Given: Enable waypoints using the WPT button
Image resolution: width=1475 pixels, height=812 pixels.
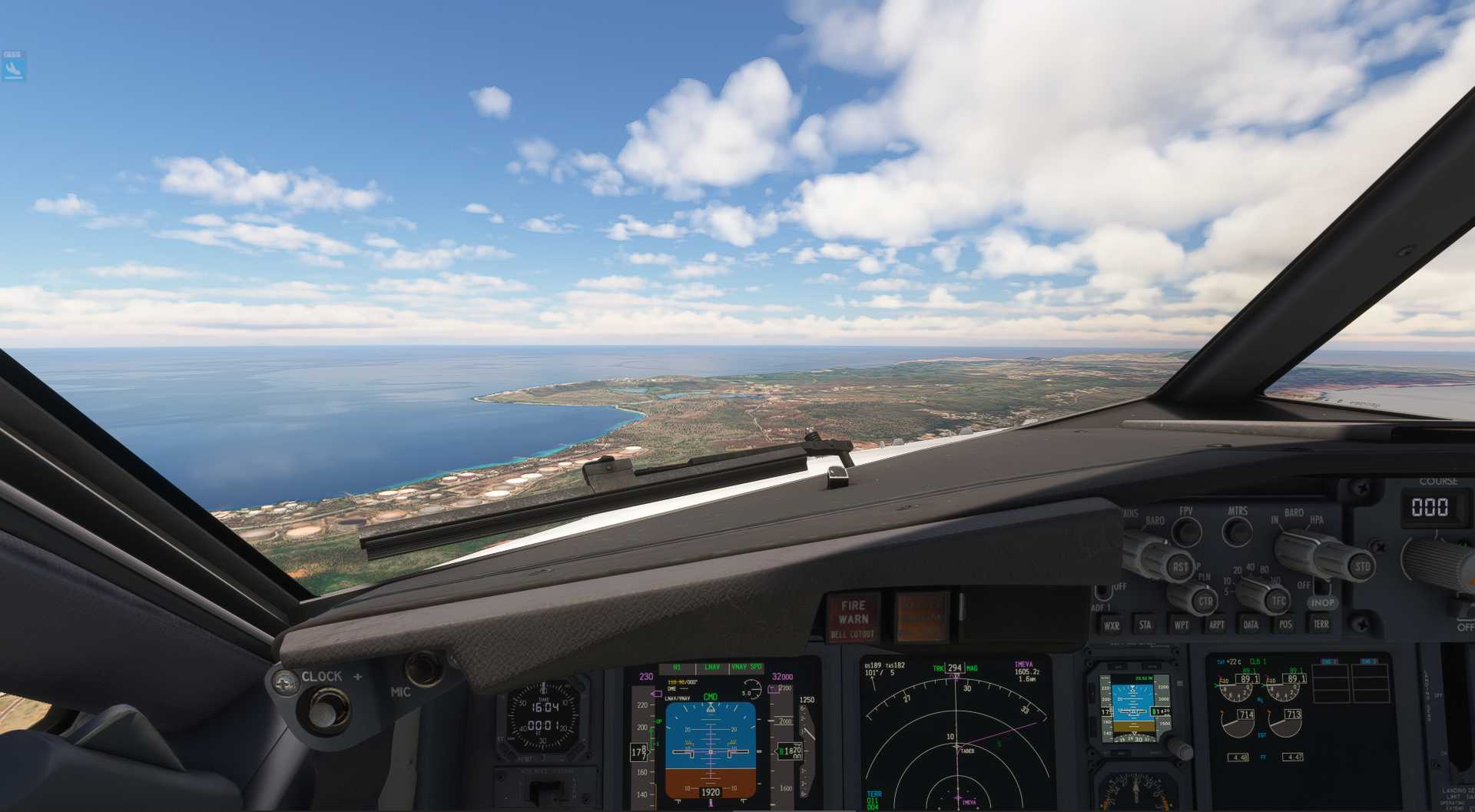Looking at the screenshot, I should coord(1181,625).
